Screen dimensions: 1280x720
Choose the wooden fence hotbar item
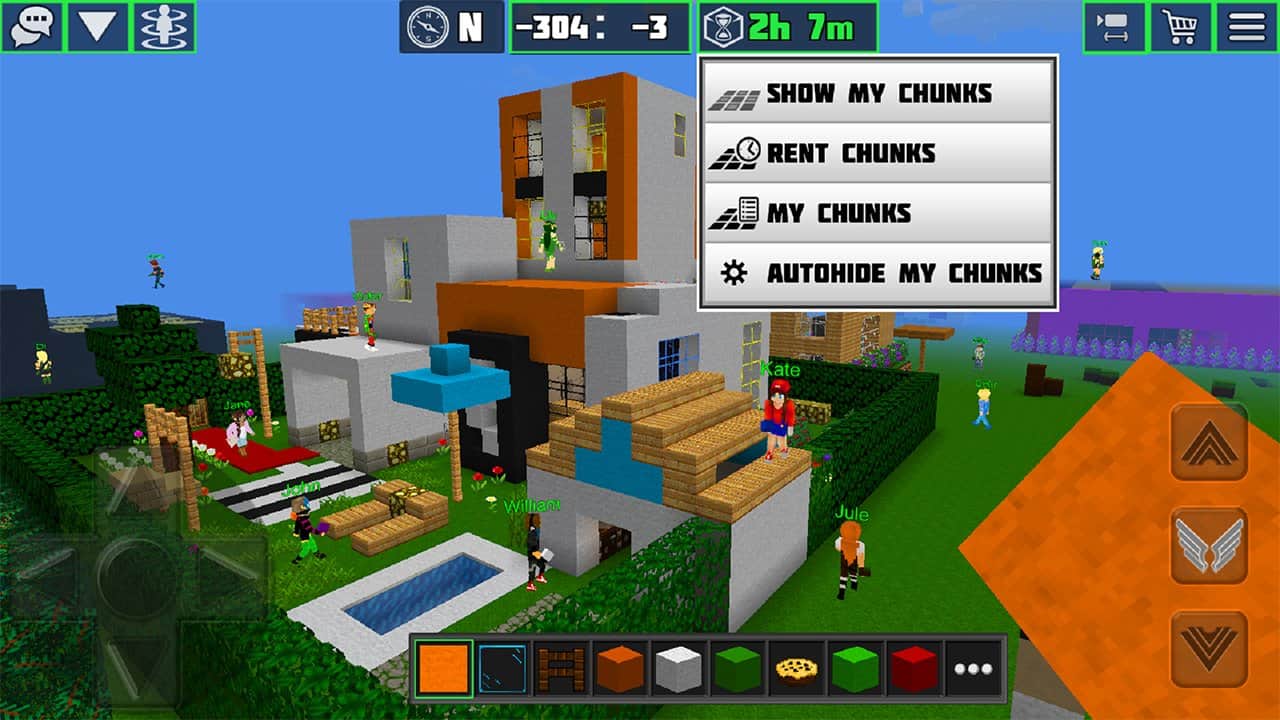click(561, 668)
